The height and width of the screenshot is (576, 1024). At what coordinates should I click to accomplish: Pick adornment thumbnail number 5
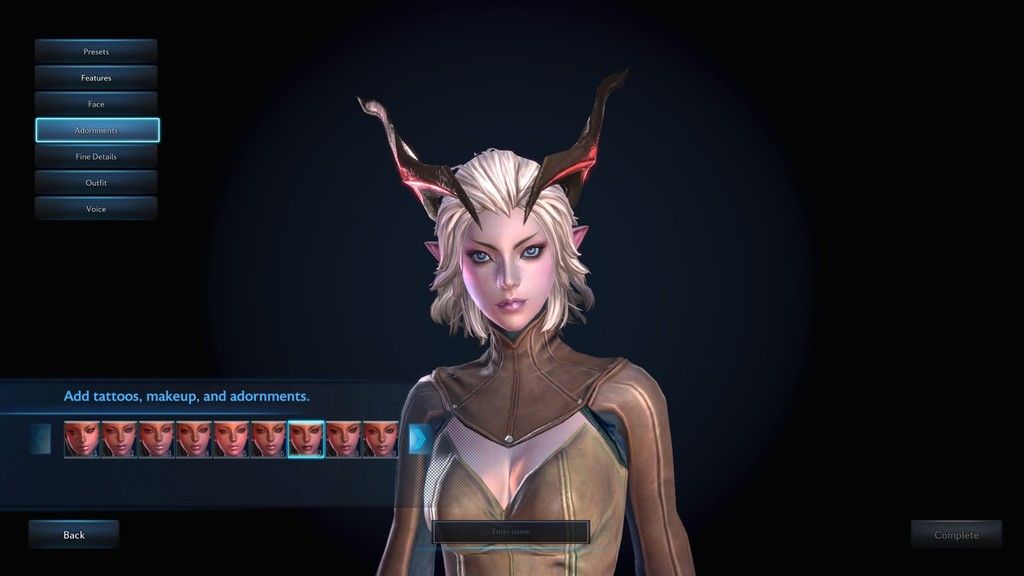[x=231, y=439]
